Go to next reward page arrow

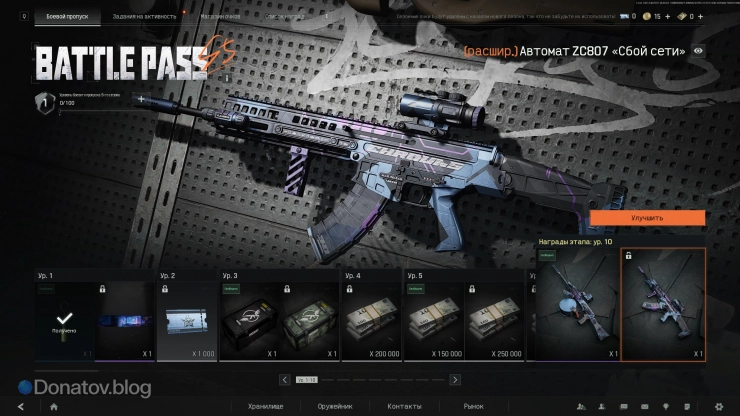455,380
